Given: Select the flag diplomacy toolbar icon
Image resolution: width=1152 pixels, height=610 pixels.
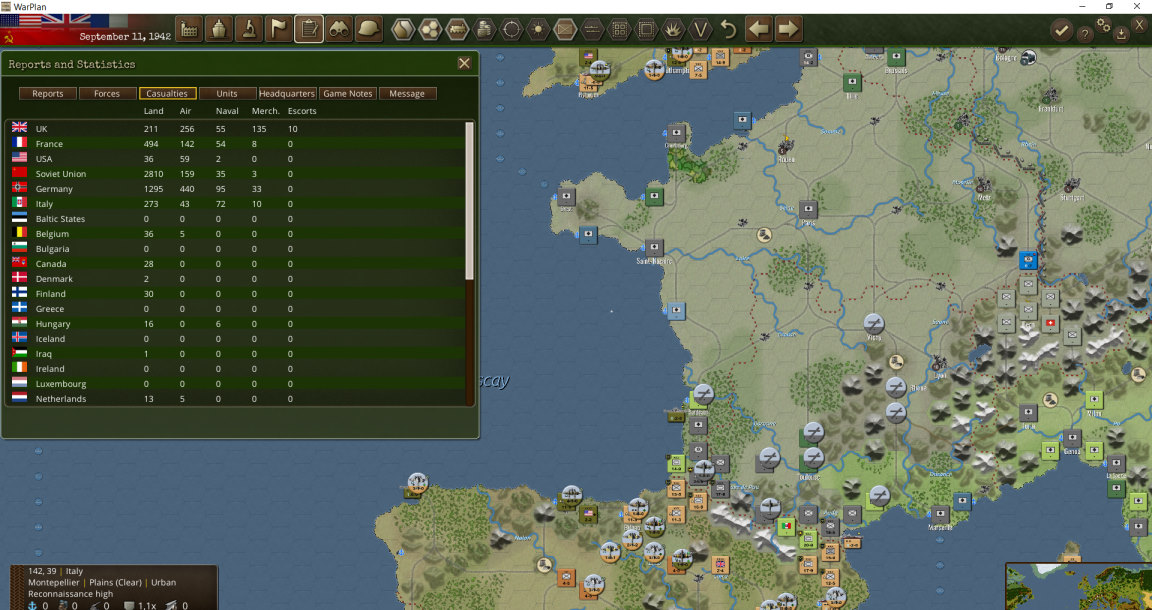Looking at the screenshot, I should click(279, 29).
